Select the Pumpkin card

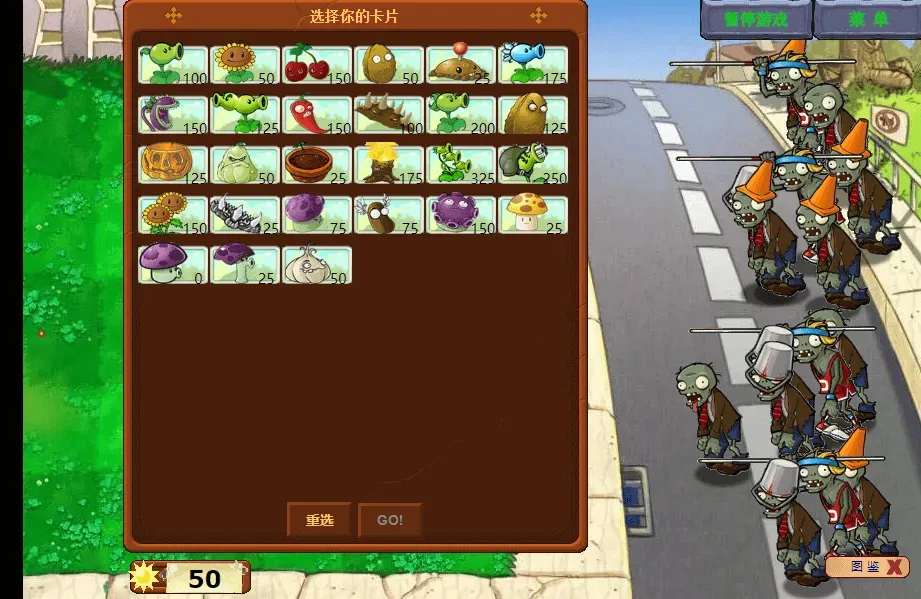(173, 165)
